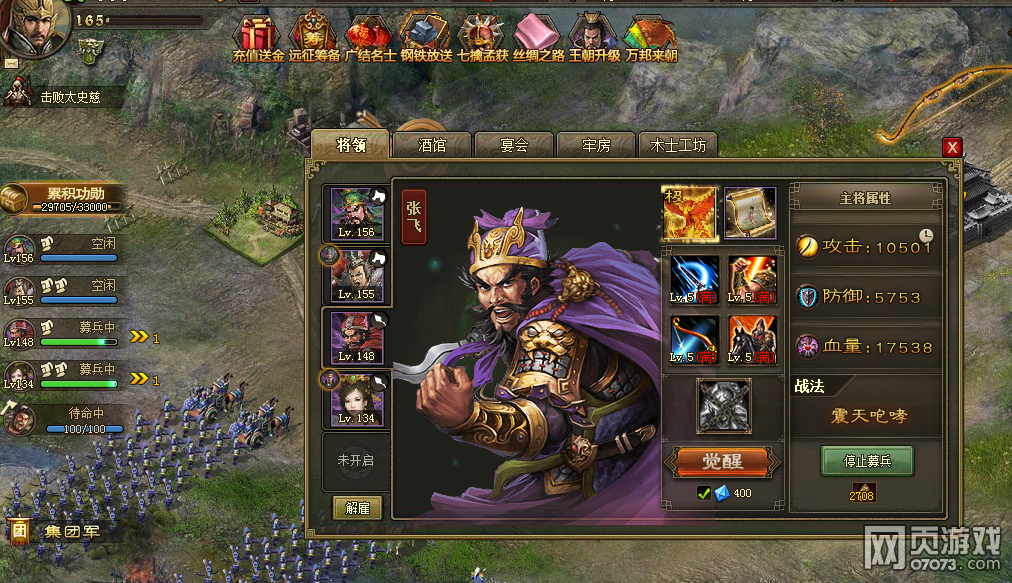Select the 震天咆哮 tactic
1012x583 pixels.
866,415
